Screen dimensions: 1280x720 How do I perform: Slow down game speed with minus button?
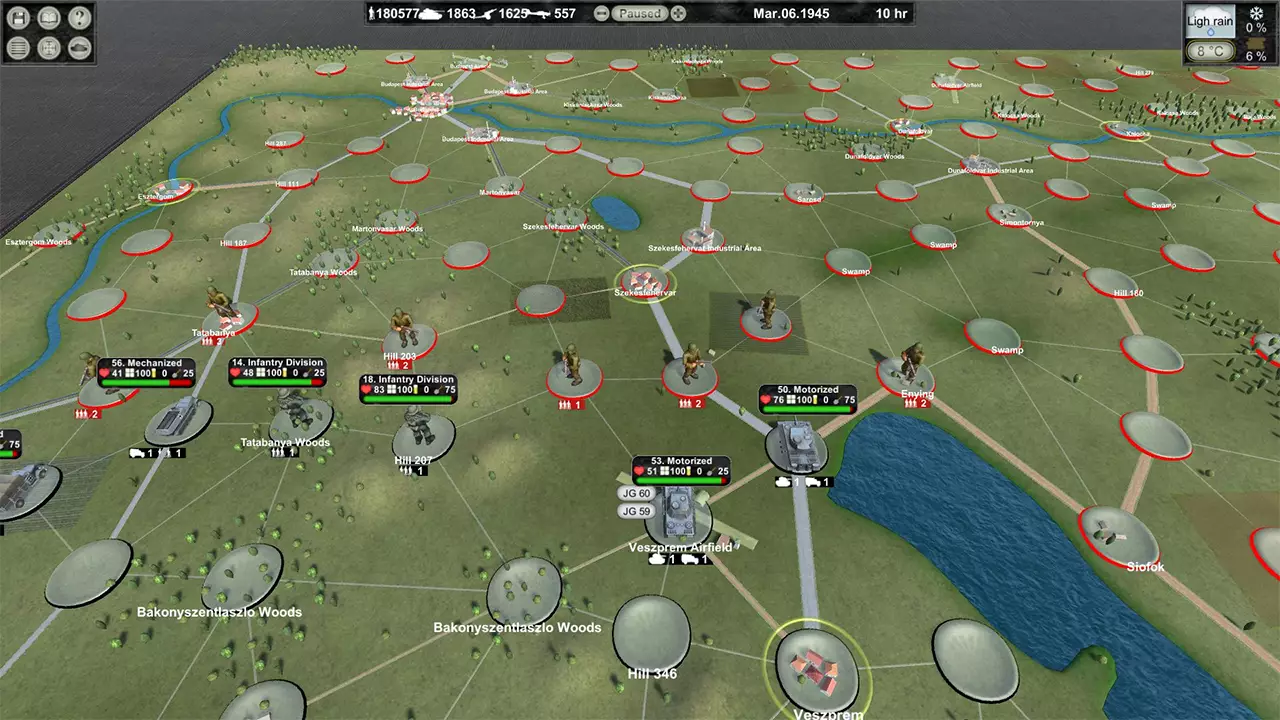[601, 14]
